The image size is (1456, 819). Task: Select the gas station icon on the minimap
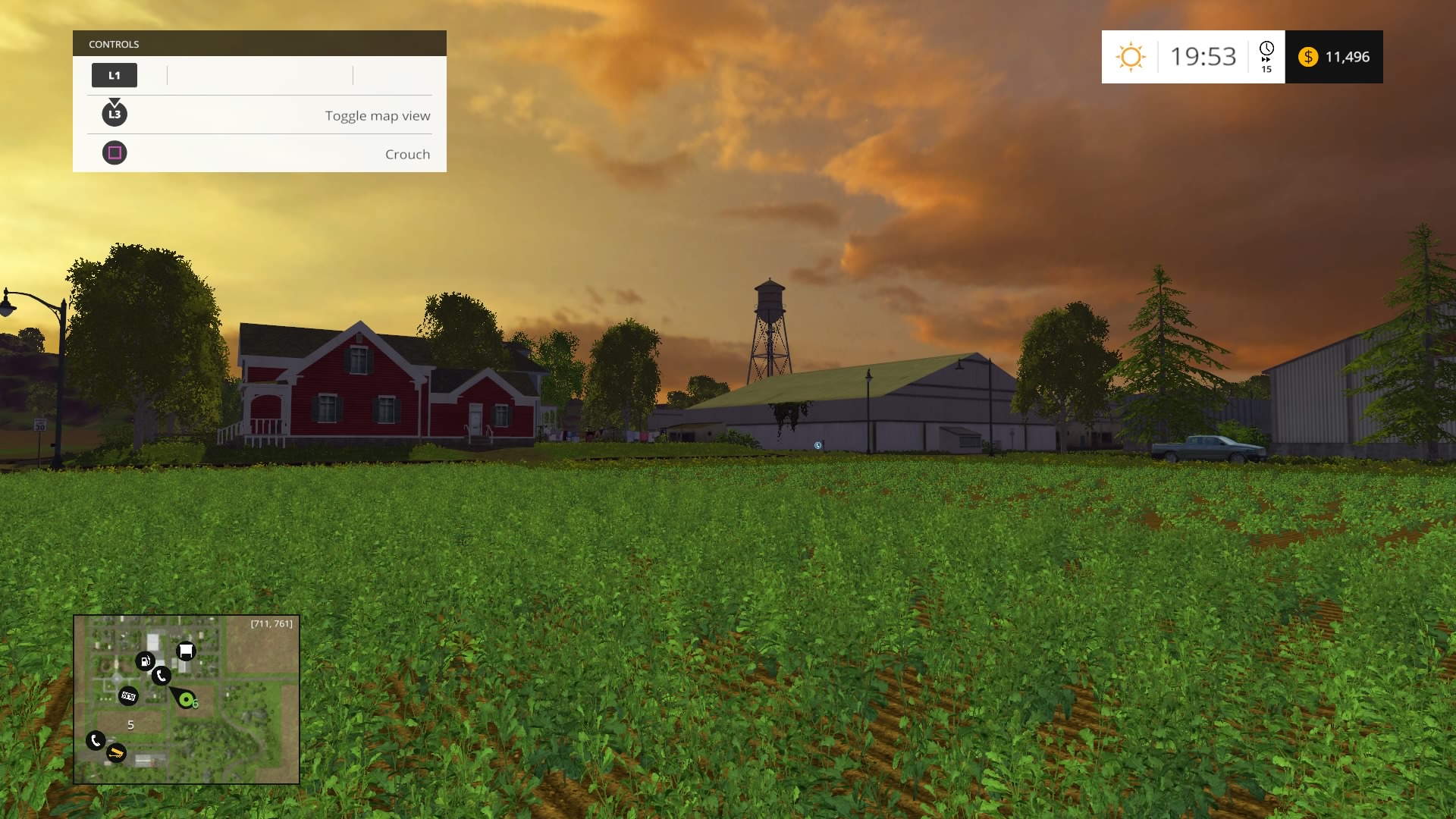[x=146, y=661]
